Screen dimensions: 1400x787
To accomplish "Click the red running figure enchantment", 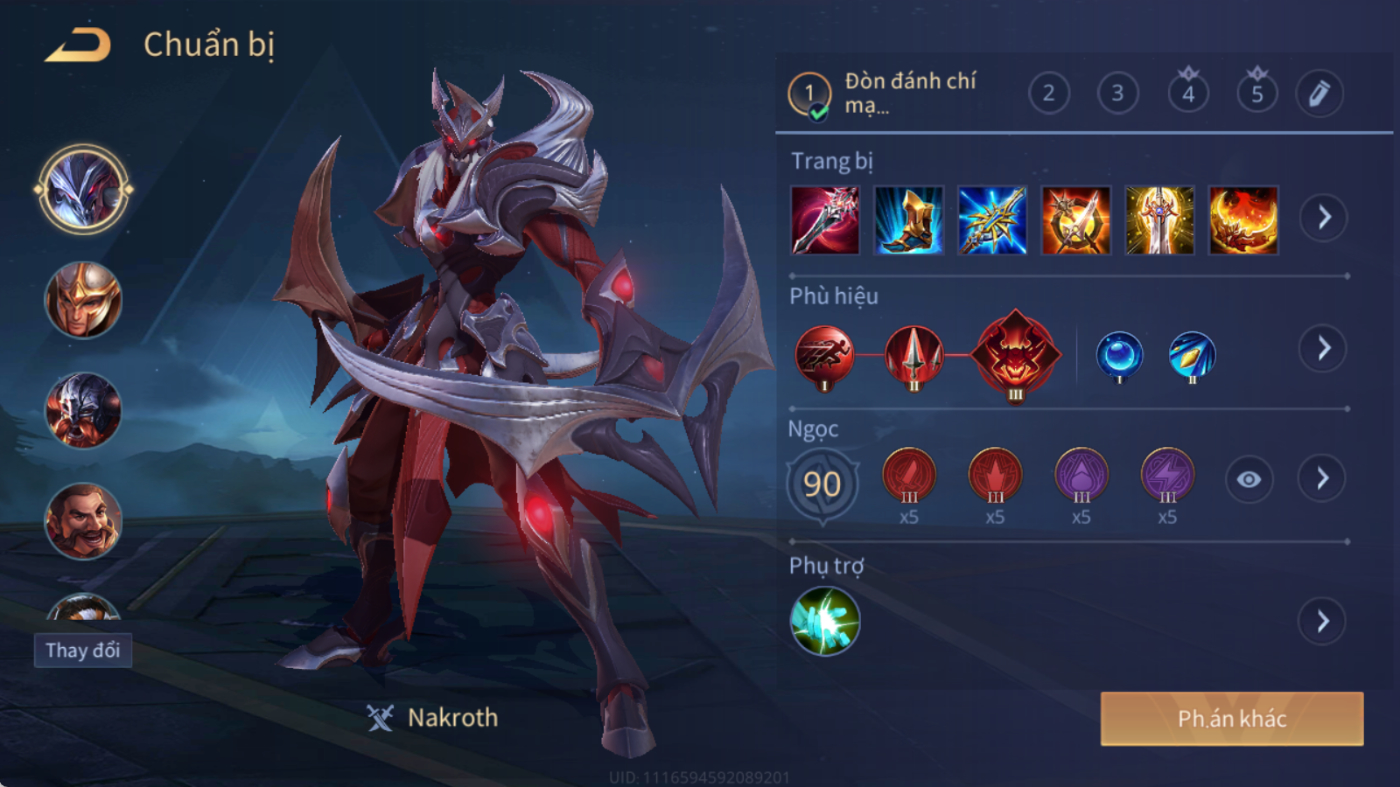I will point(825,354).
